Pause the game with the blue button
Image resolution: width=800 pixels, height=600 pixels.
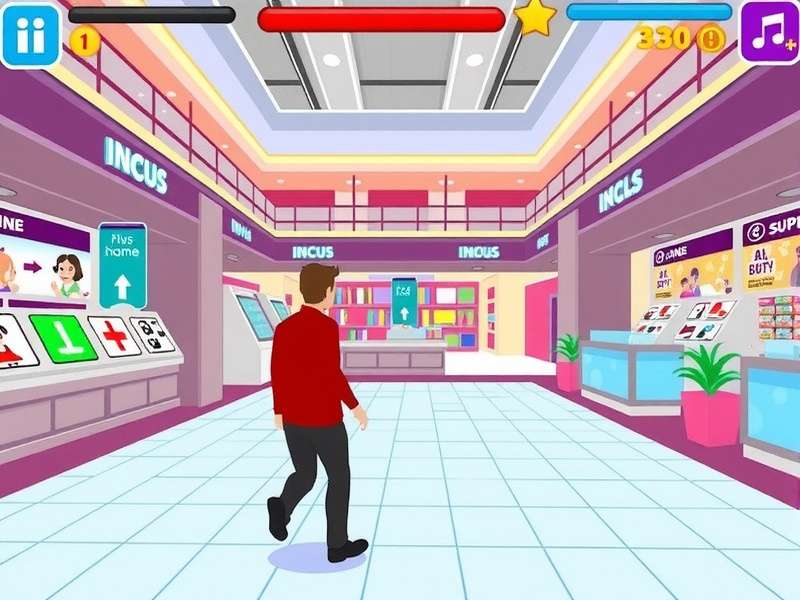pos(29,33)
